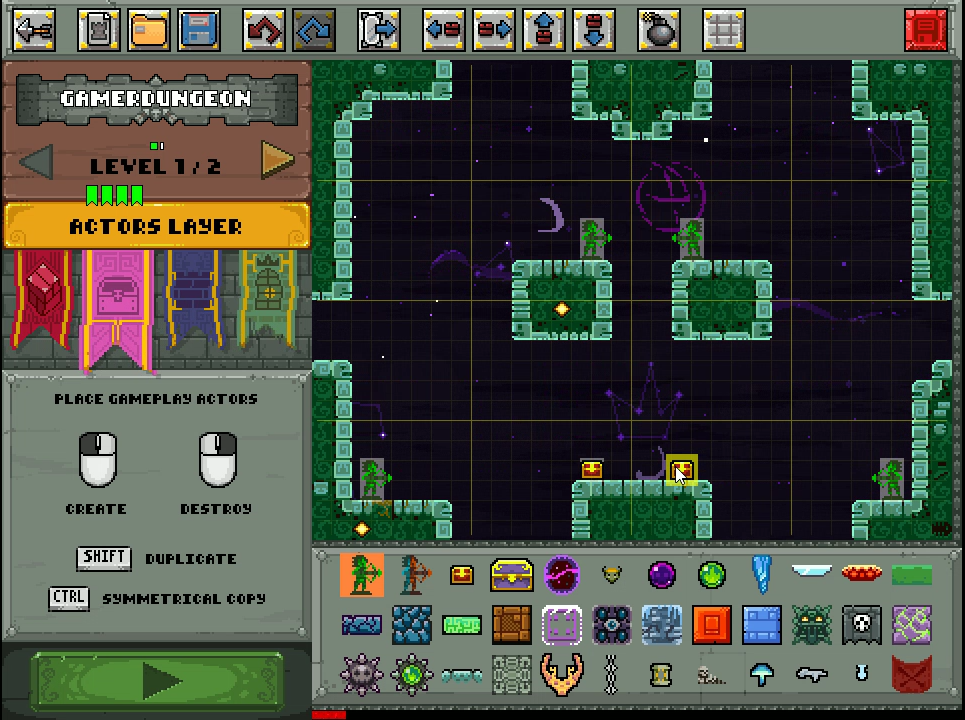Select the green archer actor in the palette
The image size is (965, 720).
pyautogui.click(x=362, y=575)
